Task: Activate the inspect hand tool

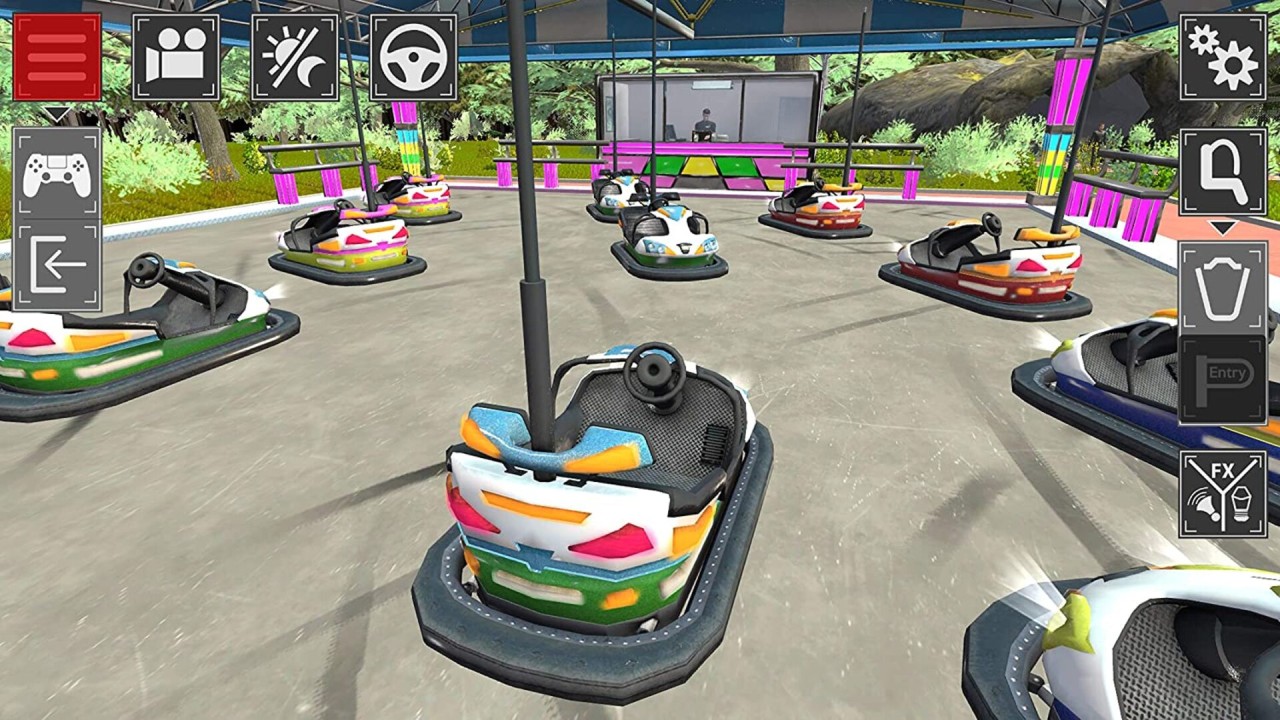Action: coord(1223,173)
